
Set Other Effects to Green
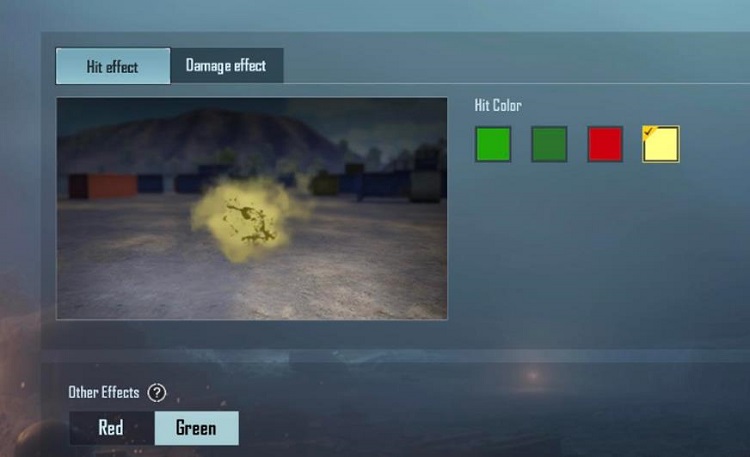pos(196,428)
